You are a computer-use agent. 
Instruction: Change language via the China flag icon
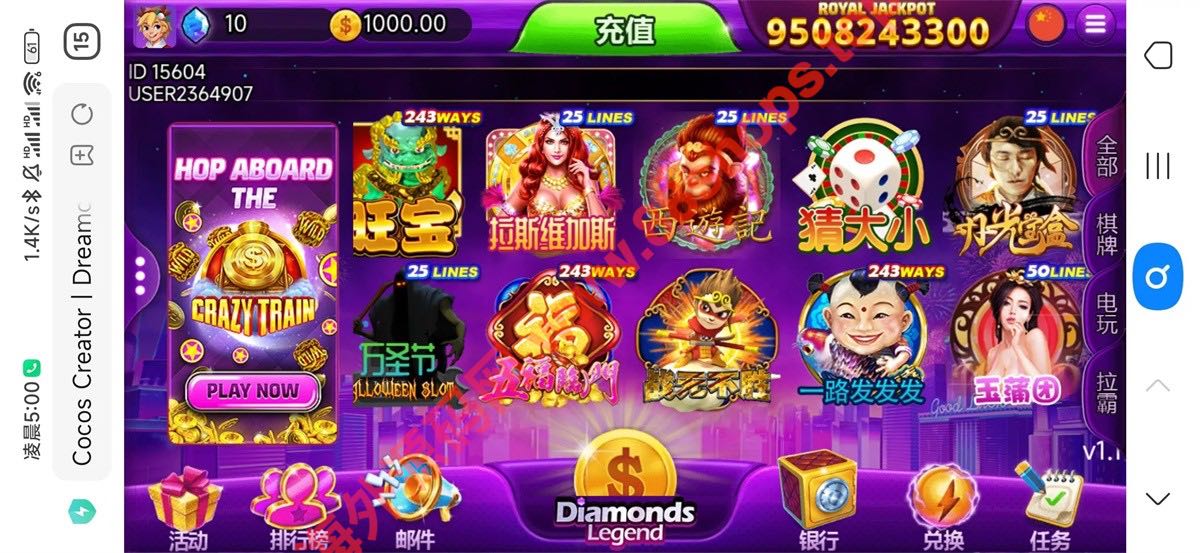(1046, 23)
